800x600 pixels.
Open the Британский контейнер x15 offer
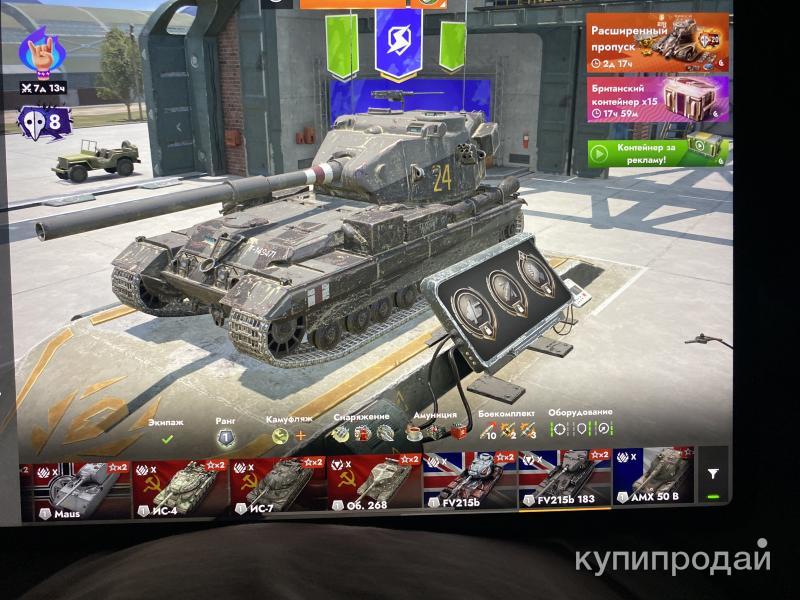tap(656, 99)
